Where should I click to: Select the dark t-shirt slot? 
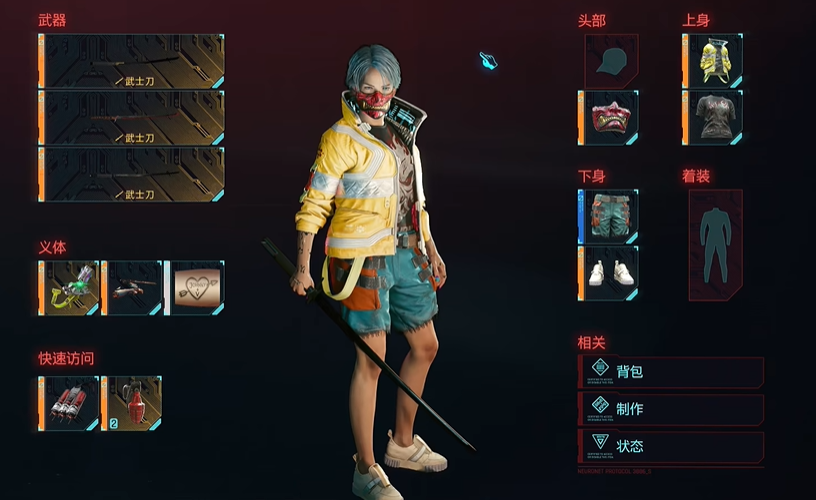point(714,117)
